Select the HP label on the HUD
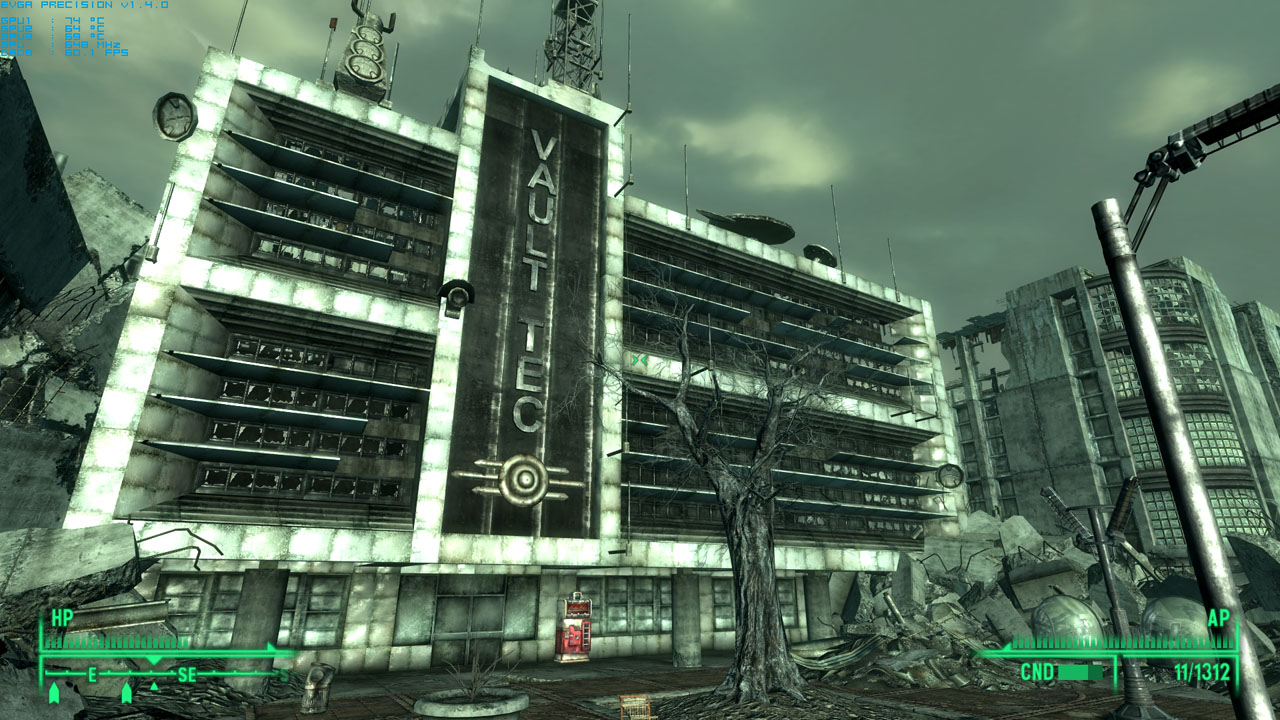Image resolution: width=1280 pixels, height=720 pixels. pos(62,616)
